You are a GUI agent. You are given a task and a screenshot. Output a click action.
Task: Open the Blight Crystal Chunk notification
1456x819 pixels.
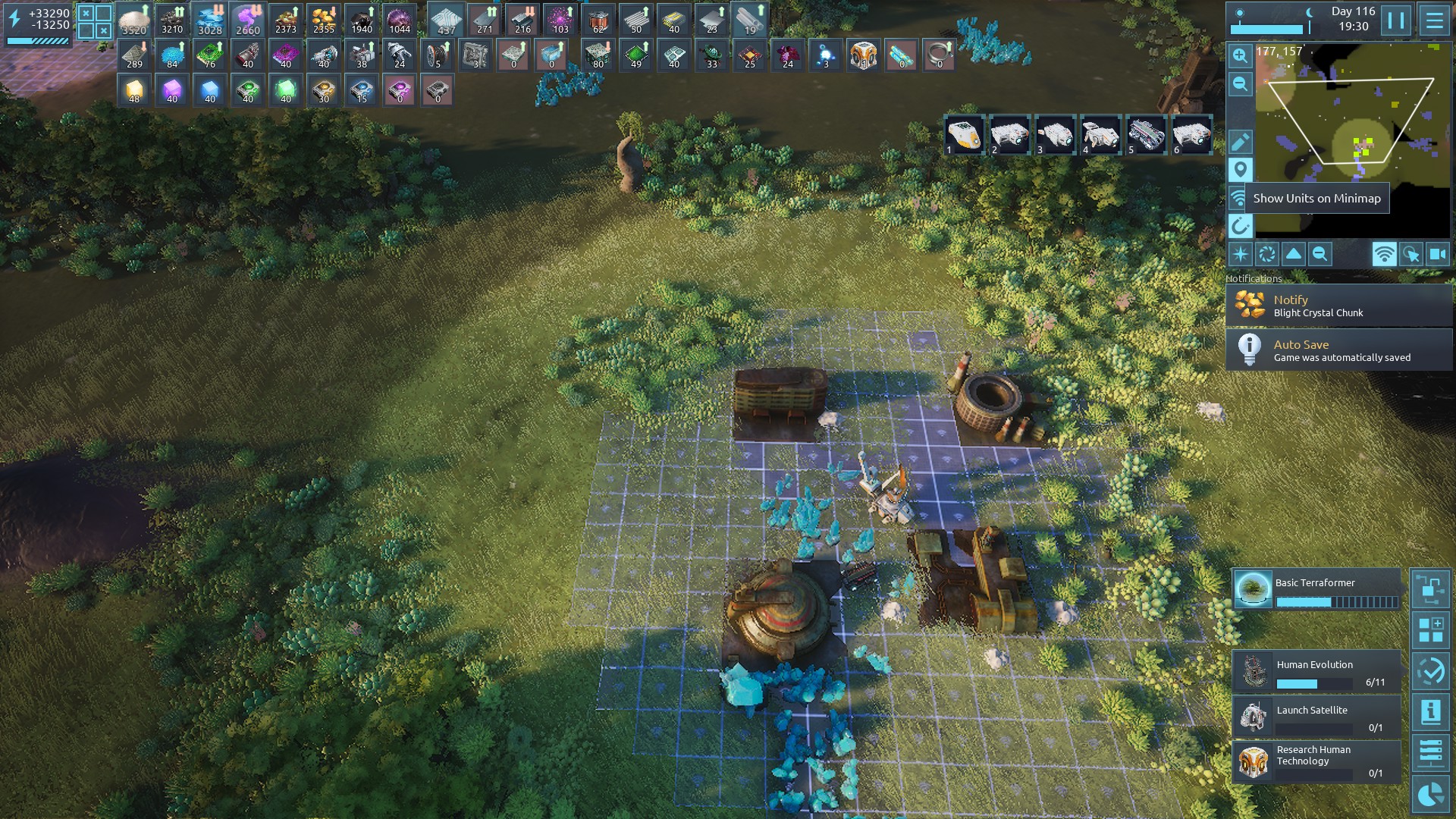click(x=1338, y=305)
